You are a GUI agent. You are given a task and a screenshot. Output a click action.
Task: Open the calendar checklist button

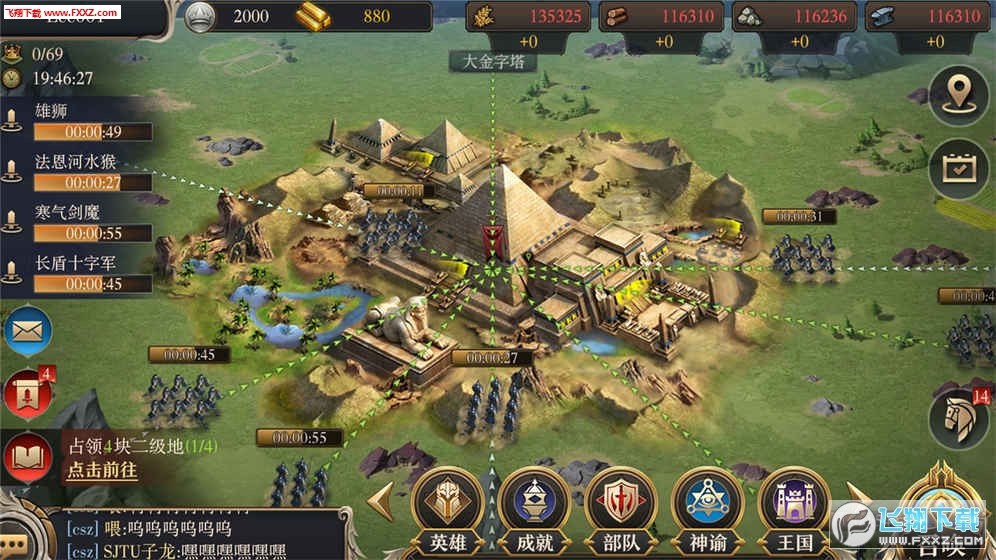958,167
